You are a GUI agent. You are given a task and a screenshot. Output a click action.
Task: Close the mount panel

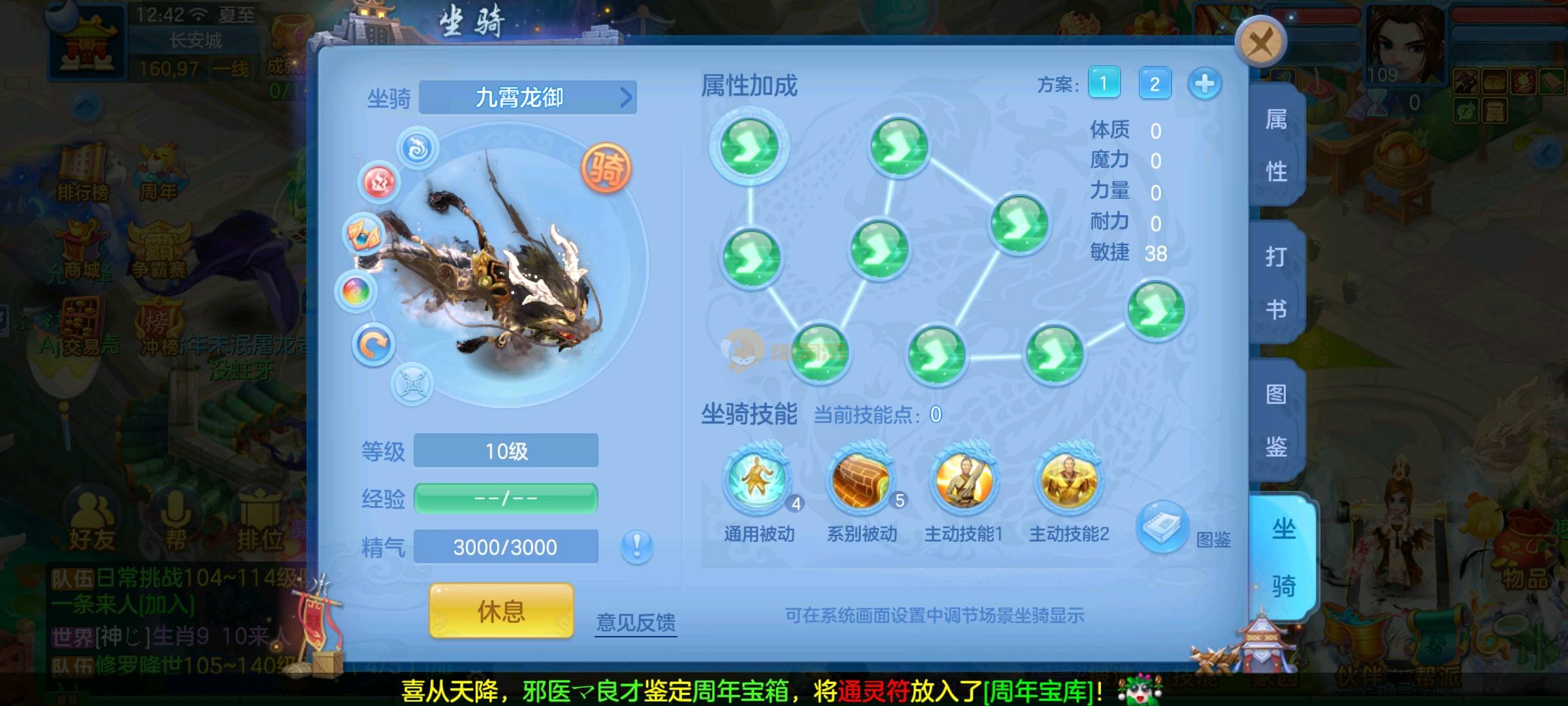click(1260, 43)
